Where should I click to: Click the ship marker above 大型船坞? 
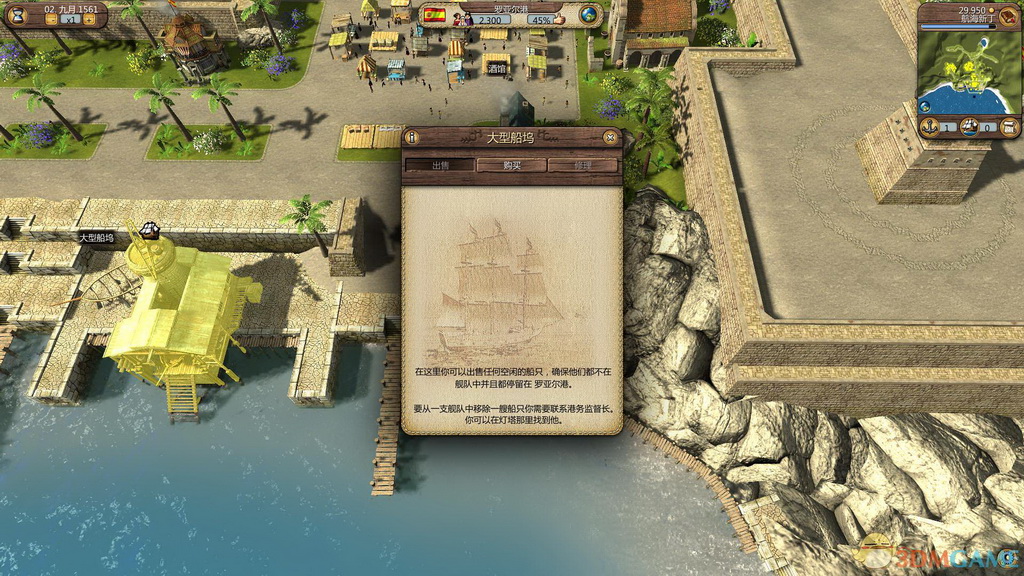[x=150, y=230]
